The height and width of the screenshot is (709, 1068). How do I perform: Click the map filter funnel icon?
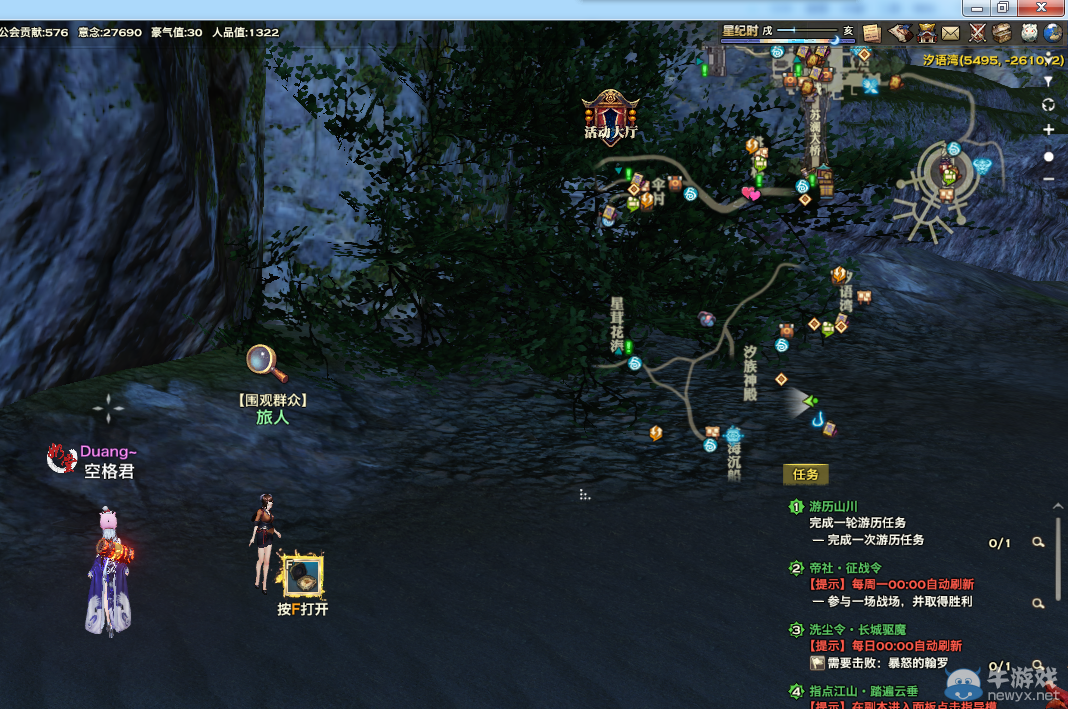coord(1048,81)
